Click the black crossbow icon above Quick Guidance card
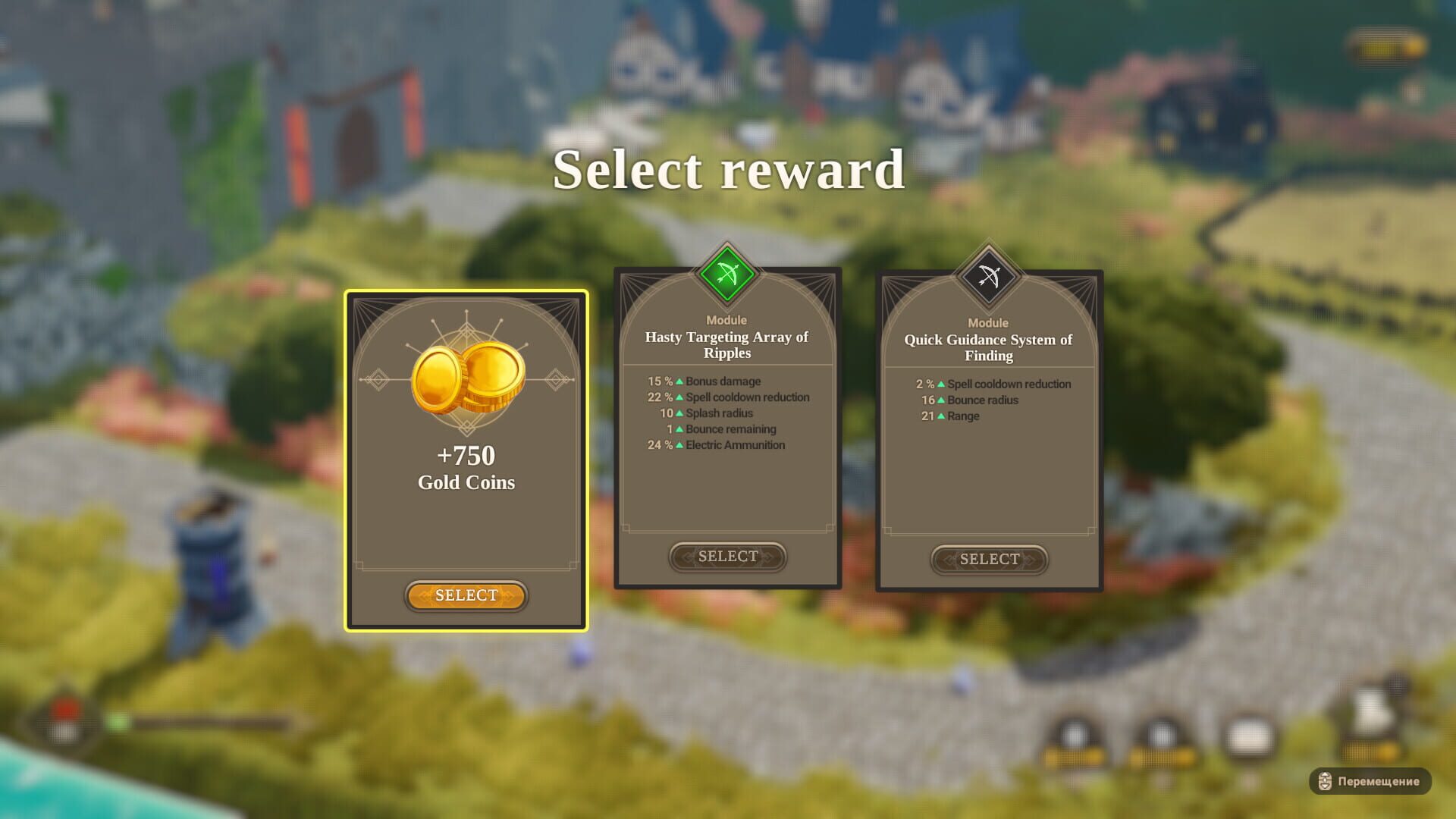This screenshot has width=1456, height=819. point(988,278)
